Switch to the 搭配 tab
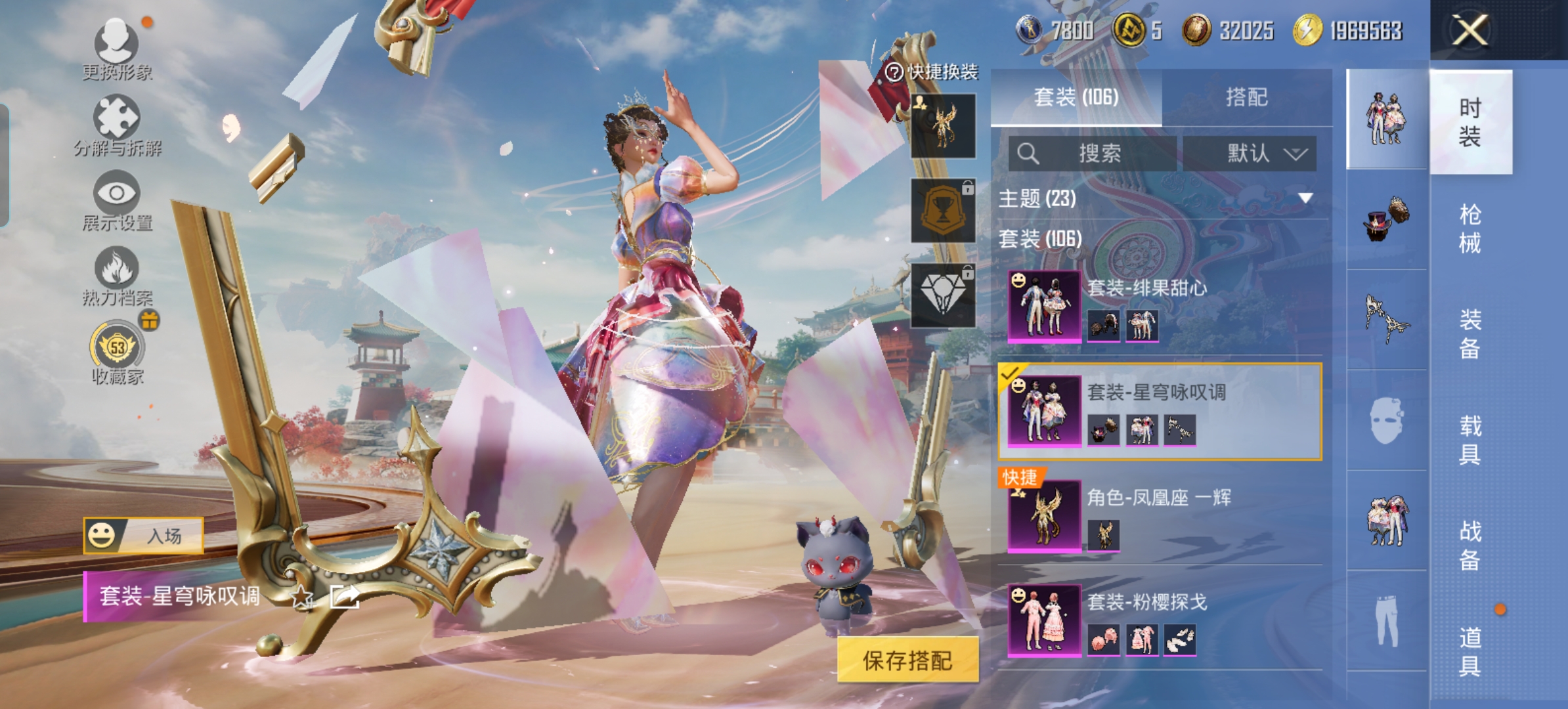The width and height of the screenshot is (1568, 709). (x=1246, y=98)
